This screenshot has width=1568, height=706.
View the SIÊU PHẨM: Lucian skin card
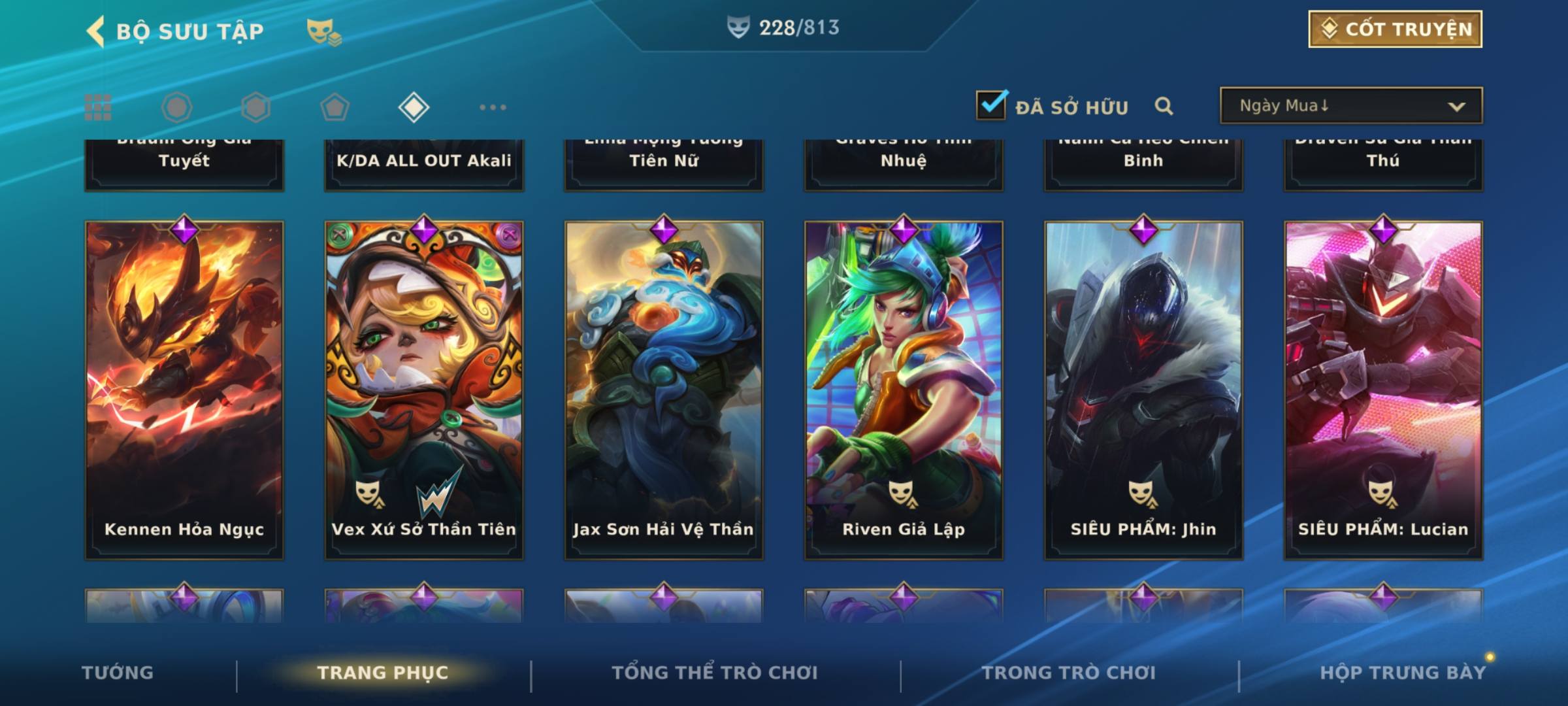point(1383,390)
